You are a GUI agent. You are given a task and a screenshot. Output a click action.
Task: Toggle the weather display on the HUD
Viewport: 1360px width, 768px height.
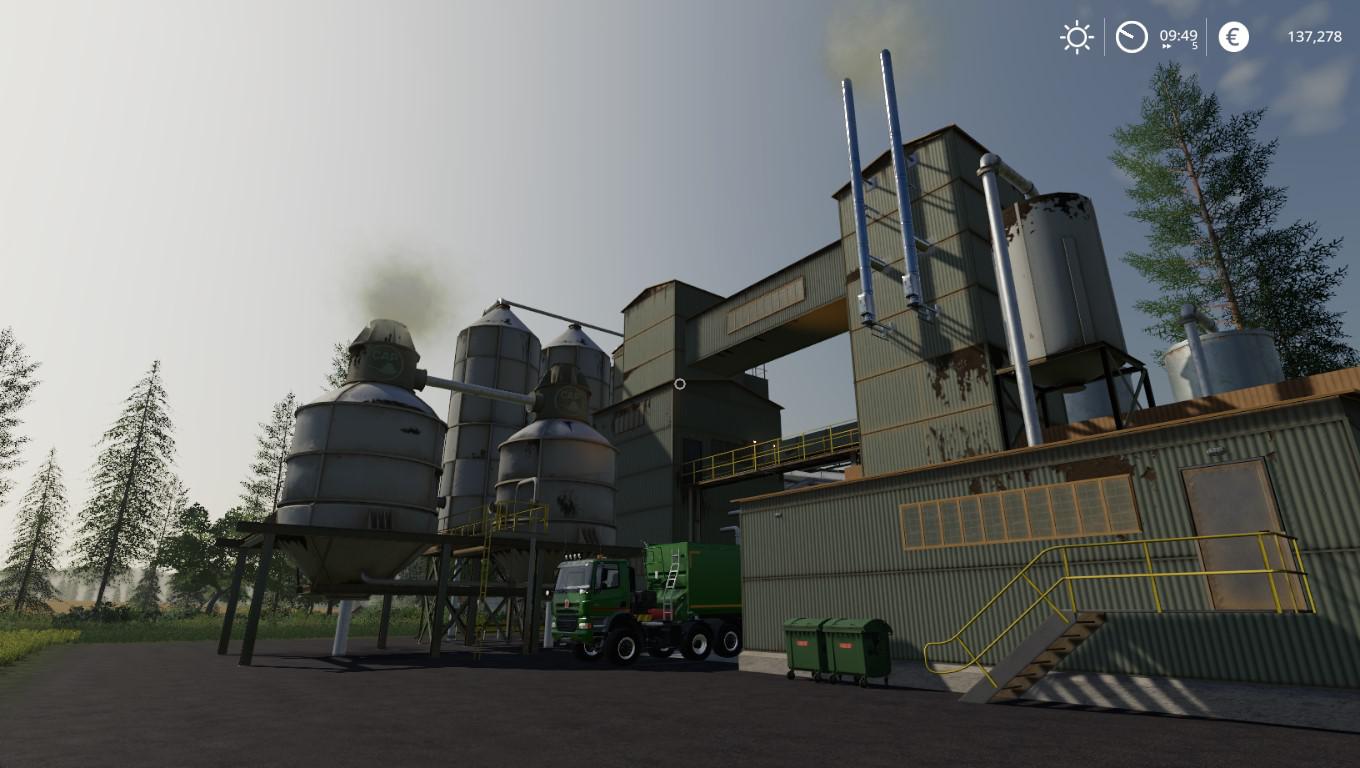pos(1075,37)
